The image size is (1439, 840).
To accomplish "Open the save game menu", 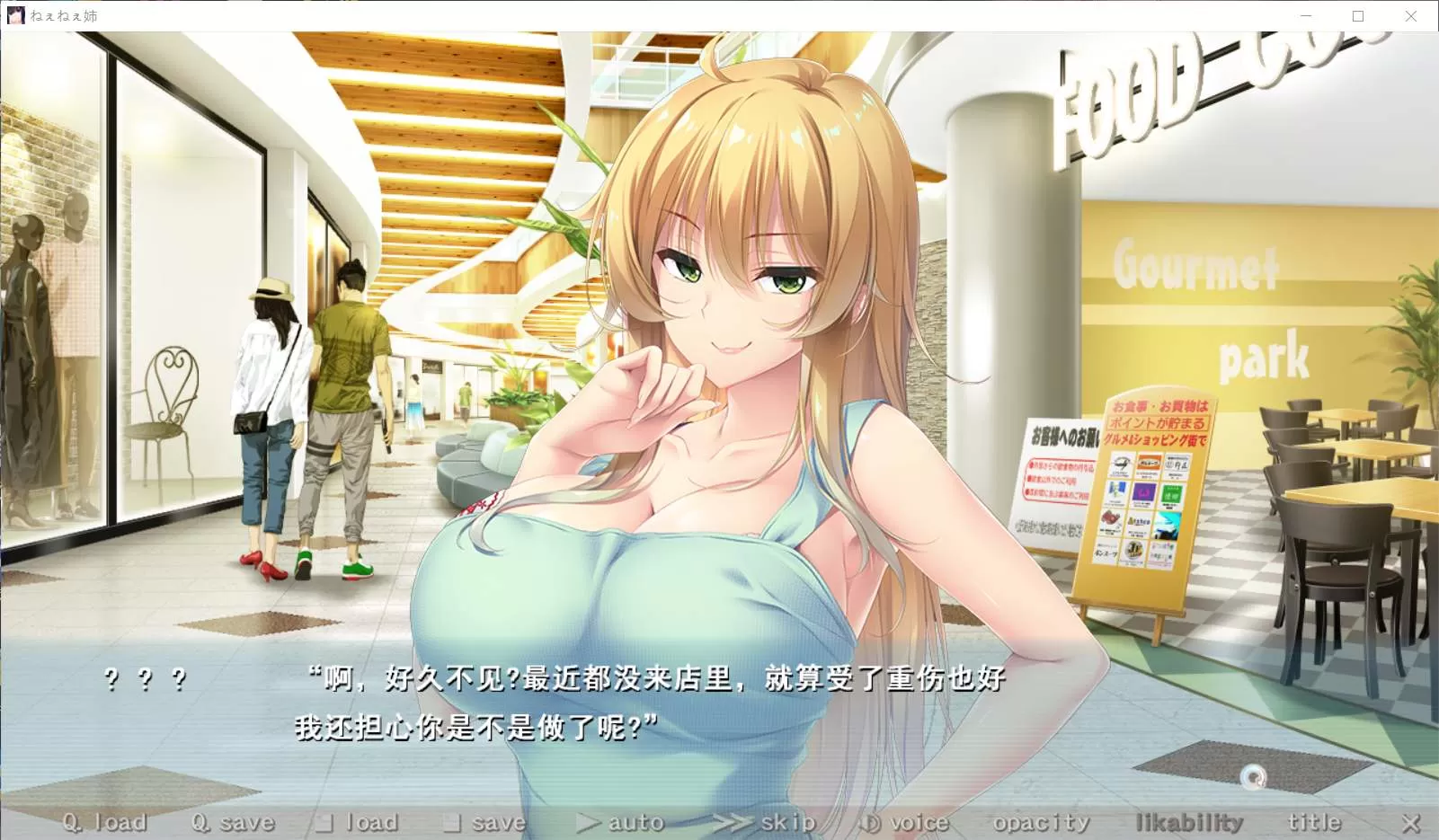I will point(485,822).
